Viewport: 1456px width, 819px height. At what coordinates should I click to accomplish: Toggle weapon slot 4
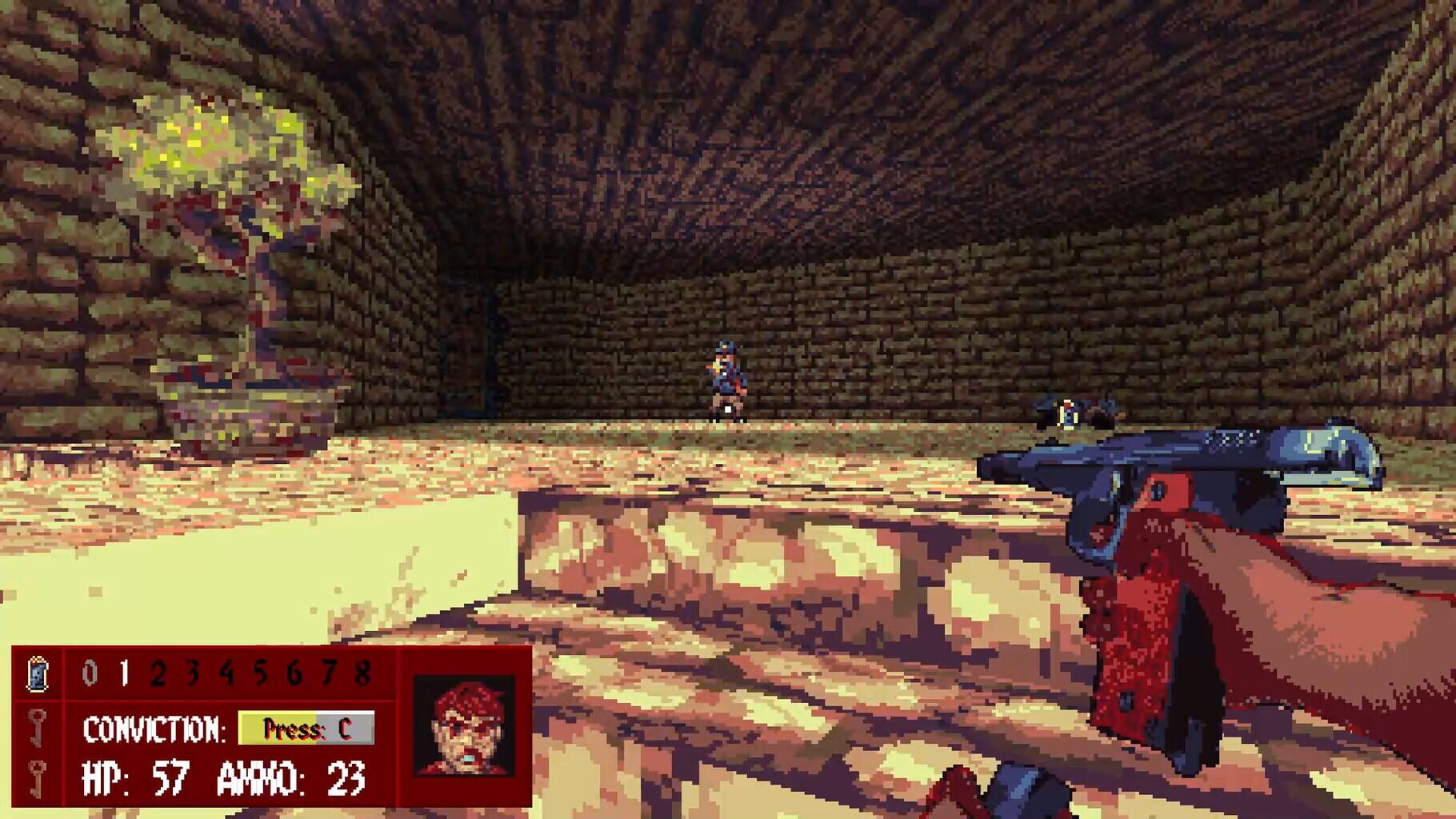click(226, 674)
